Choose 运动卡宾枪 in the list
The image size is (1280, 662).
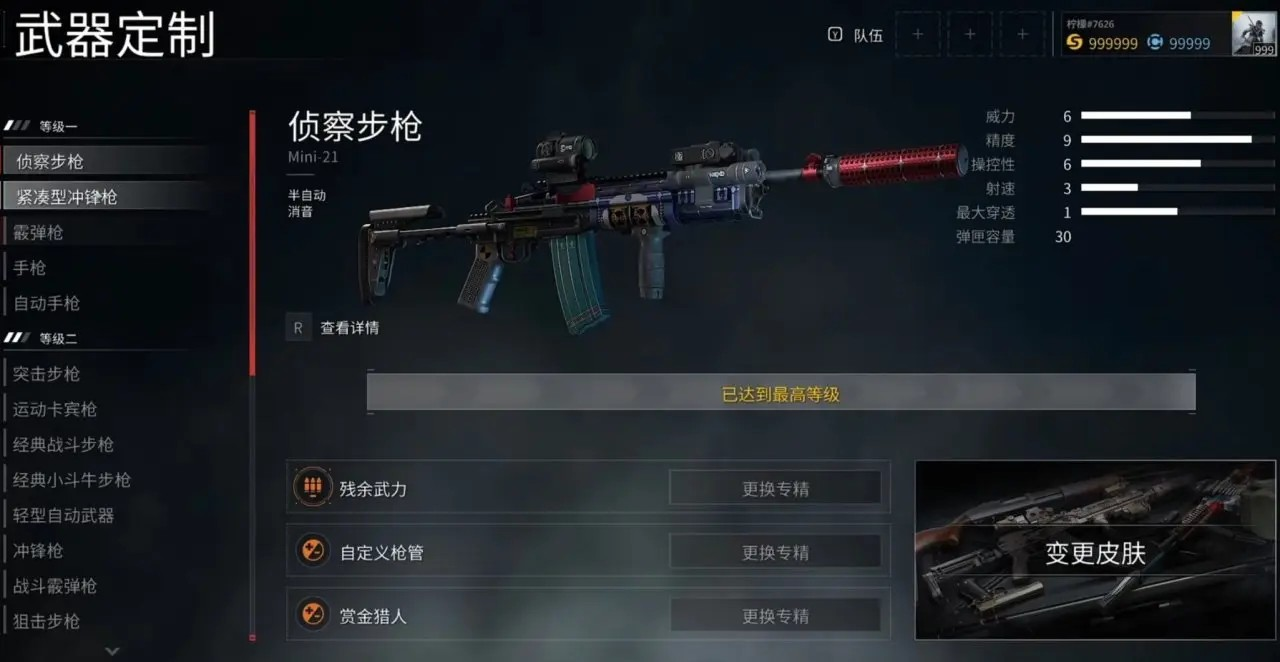pos(55,409)
